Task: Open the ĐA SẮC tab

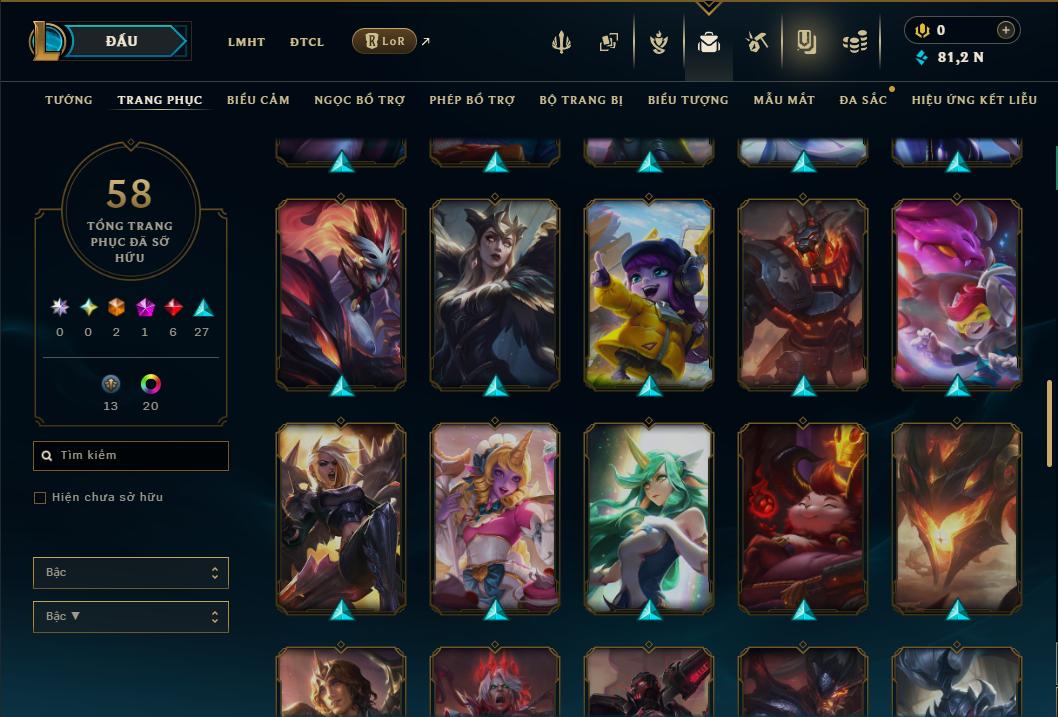Action: point(863,100)
